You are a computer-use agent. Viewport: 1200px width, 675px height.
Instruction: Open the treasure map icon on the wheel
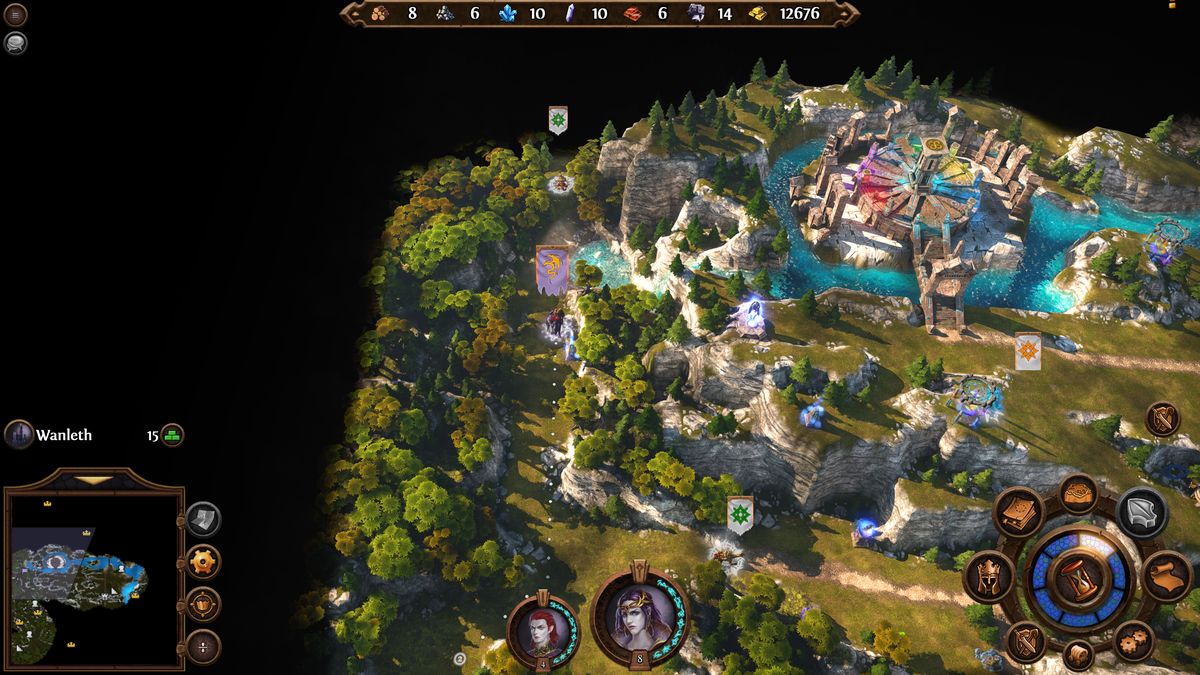[x=1079, y=493]
